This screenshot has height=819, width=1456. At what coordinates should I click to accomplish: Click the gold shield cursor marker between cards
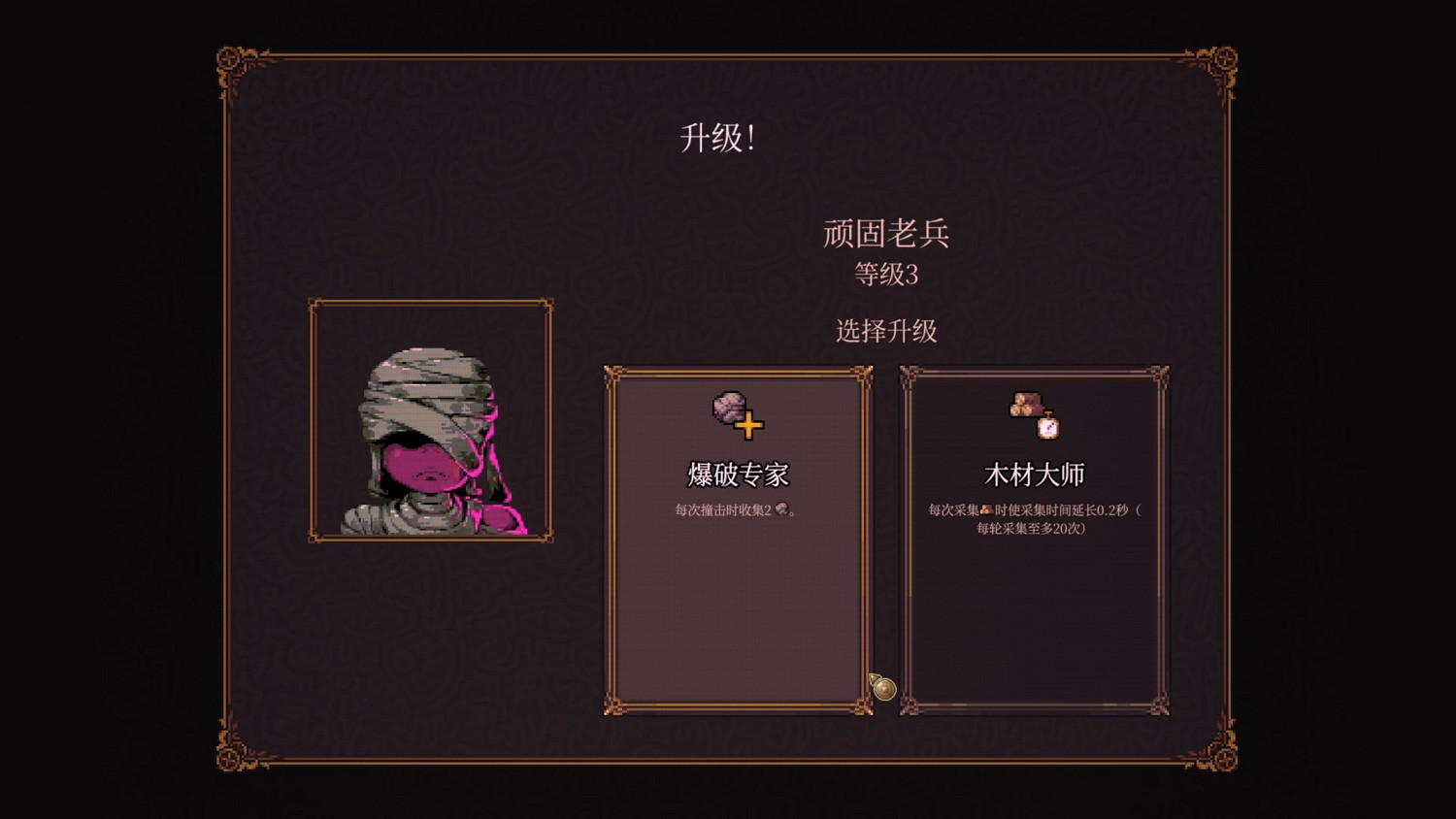[884, 690]
